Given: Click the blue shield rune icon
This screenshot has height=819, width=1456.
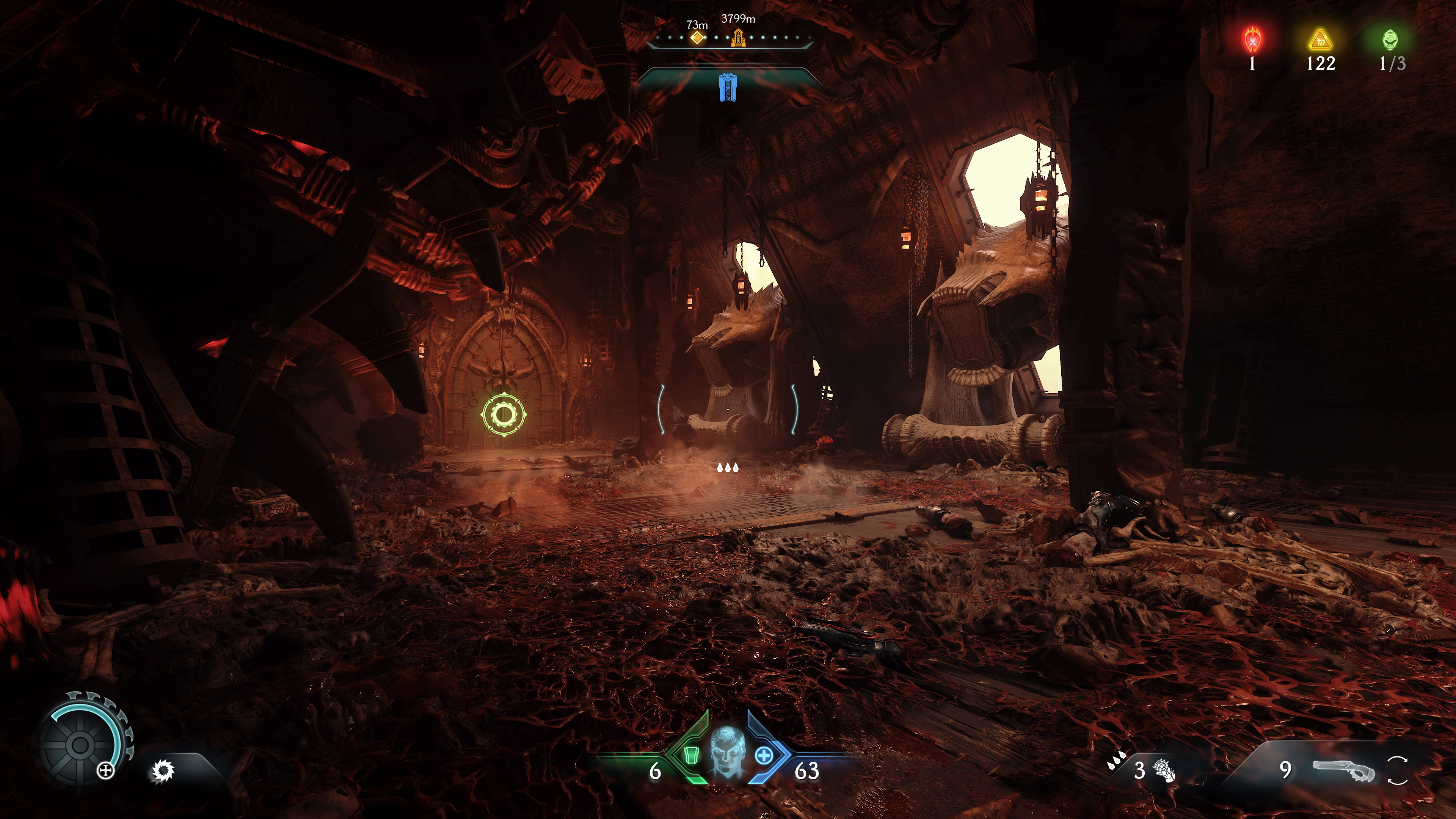Looking at the screenshot, I should [x=728, y=87].
